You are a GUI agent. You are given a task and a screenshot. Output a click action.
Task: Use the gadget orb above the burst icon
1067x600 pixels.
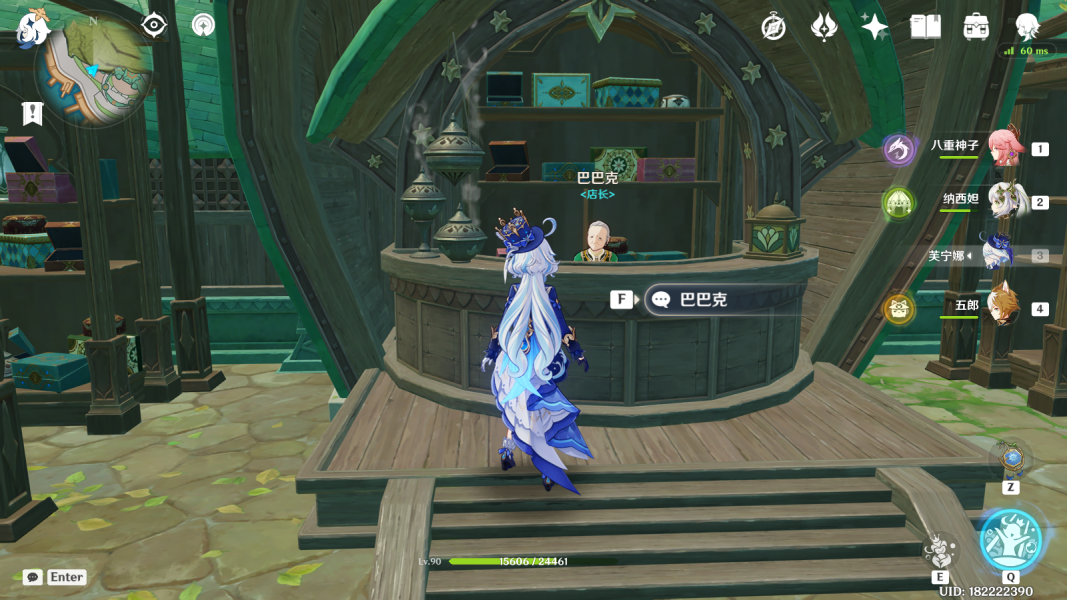[1012, 460]
